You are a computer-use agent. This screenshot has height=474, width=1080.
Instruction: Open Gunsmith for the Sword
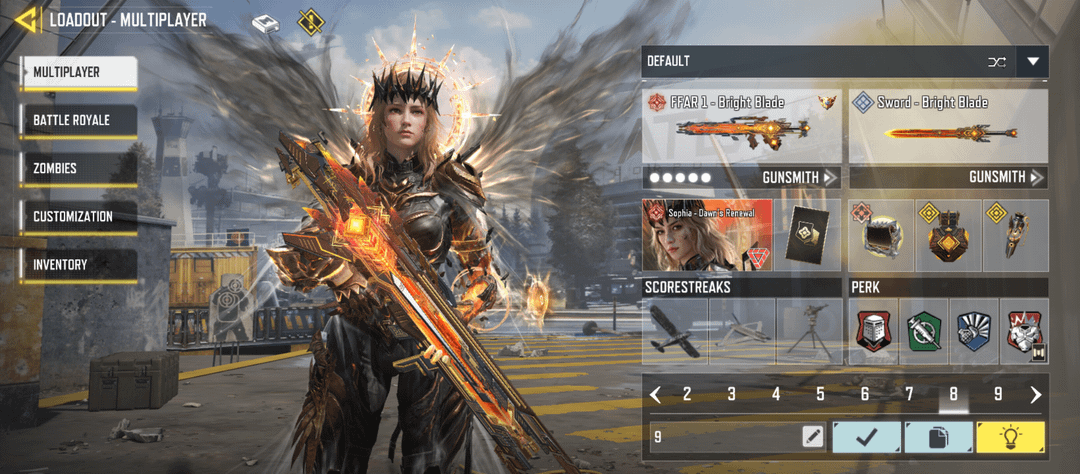(x=1004, y=178)
